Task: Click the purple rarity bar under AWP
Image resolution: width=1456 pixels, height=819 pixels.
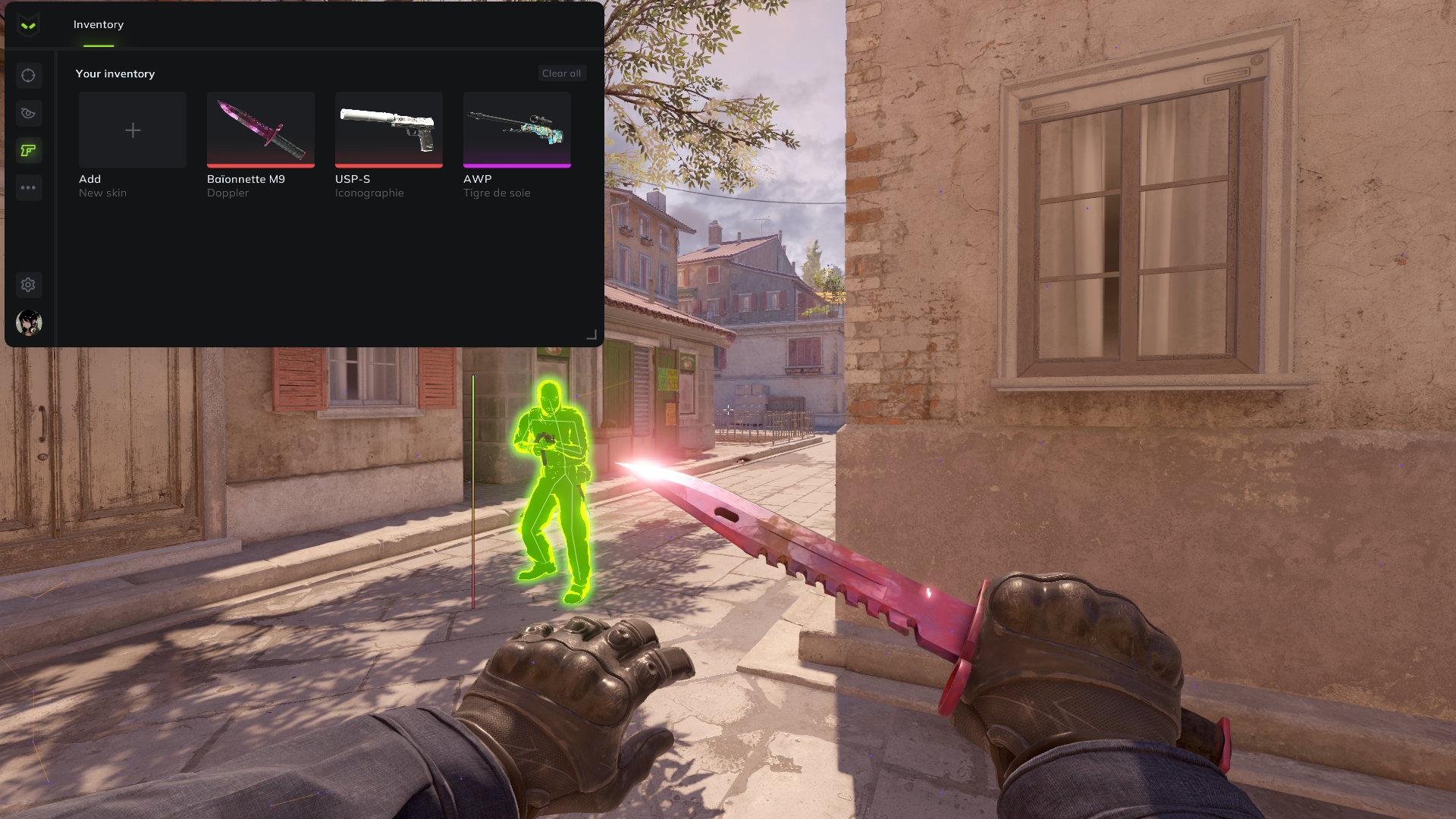Action: point(516,165)
